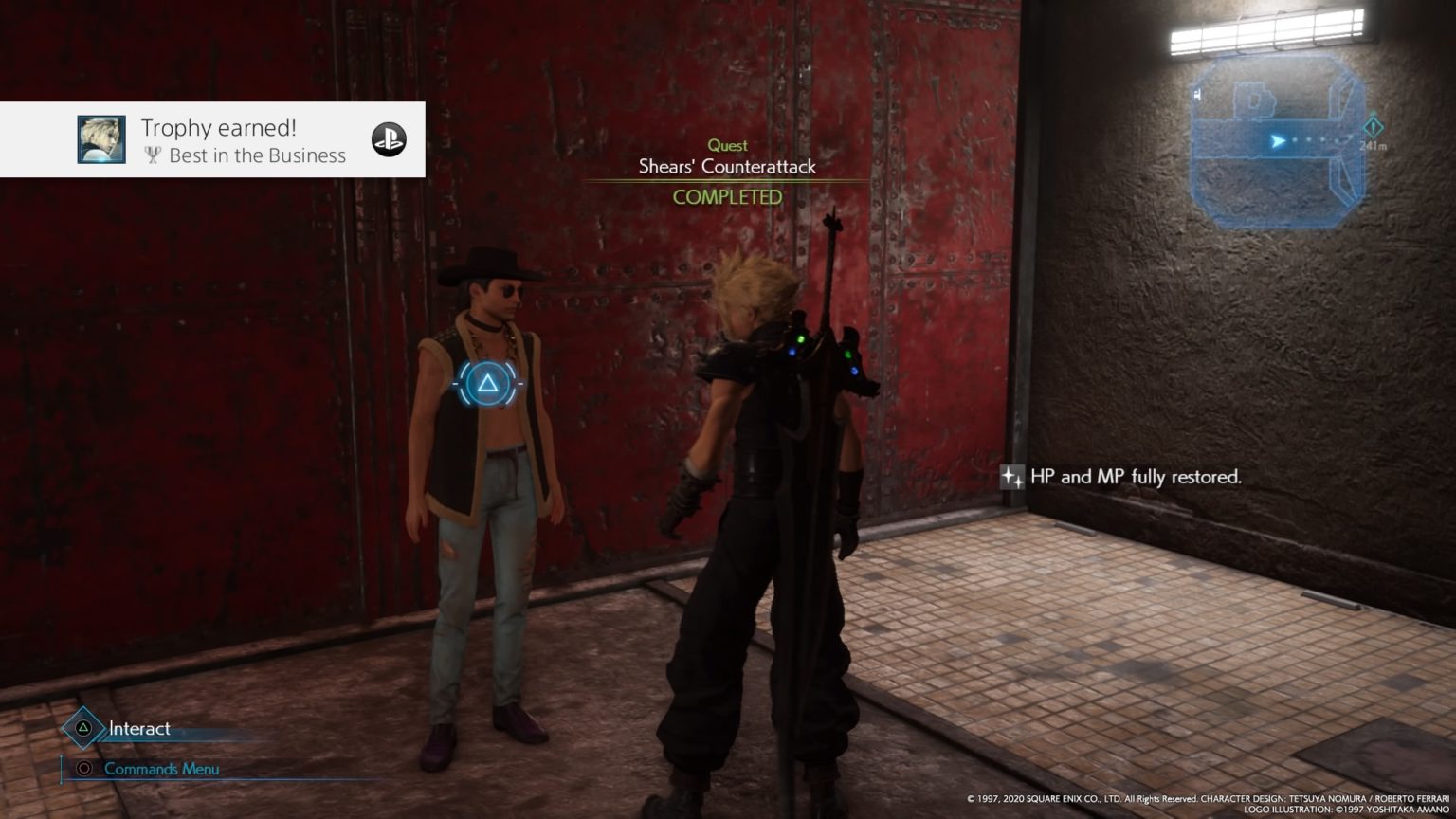The height and width of the screenshot is (819, 1456).
Task: Select the trophy icon beside Best in the Business
Action: [x=152, y=156]
